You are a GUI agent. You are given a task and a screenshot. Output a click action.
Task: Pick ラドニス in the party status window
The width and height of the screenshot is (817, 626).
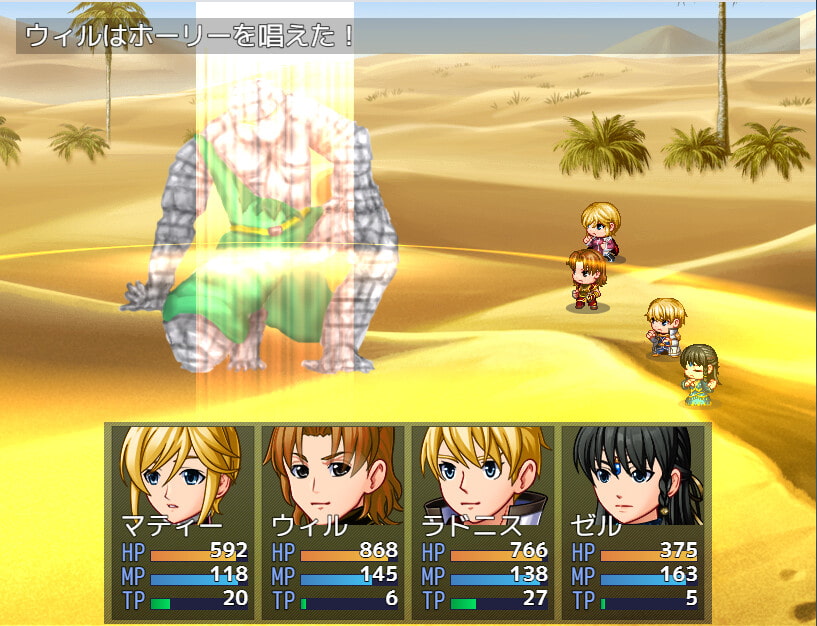pos(482,520)
